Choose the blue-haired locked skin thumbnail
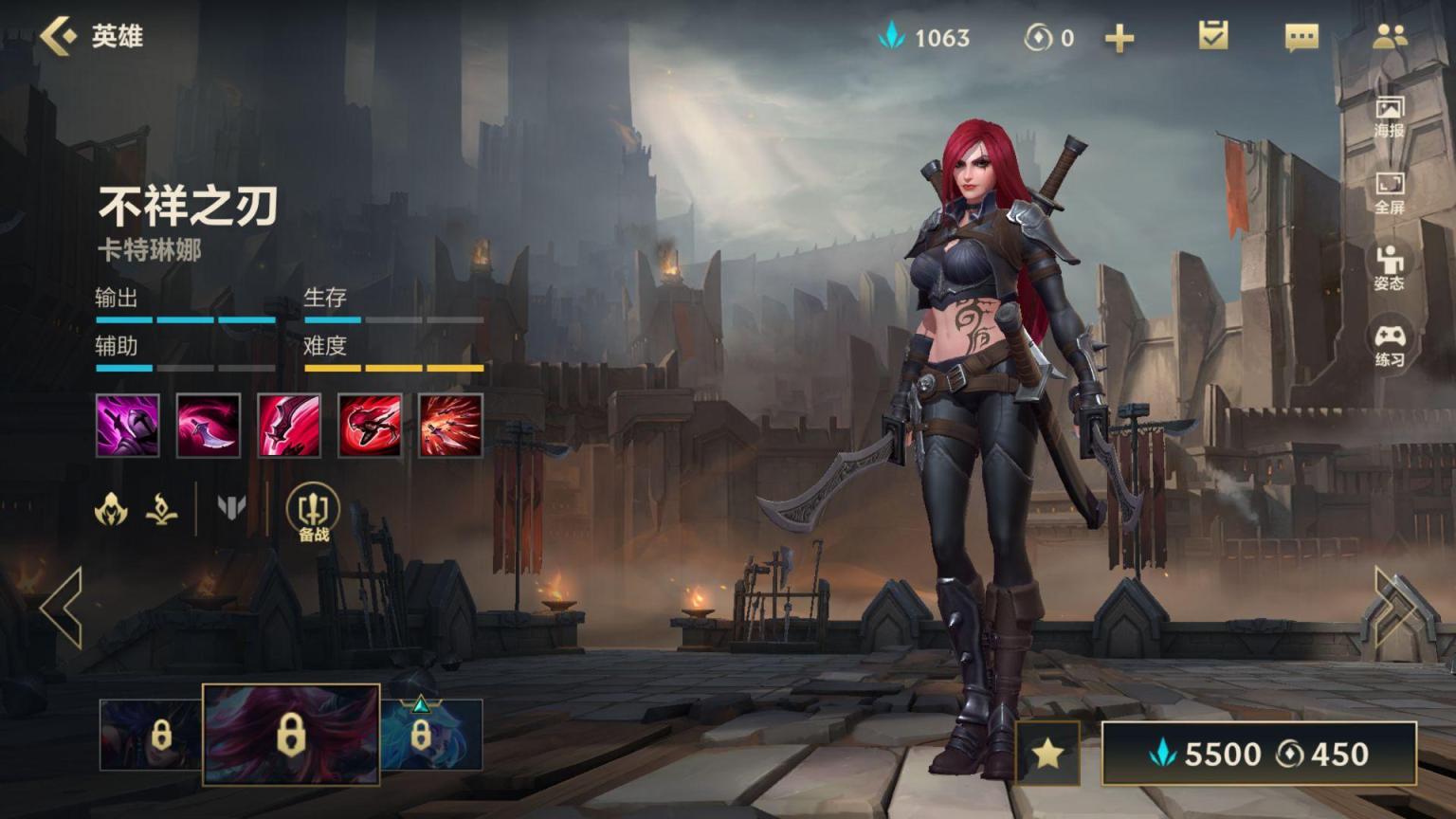1456x819 pixels. point(431,735)
